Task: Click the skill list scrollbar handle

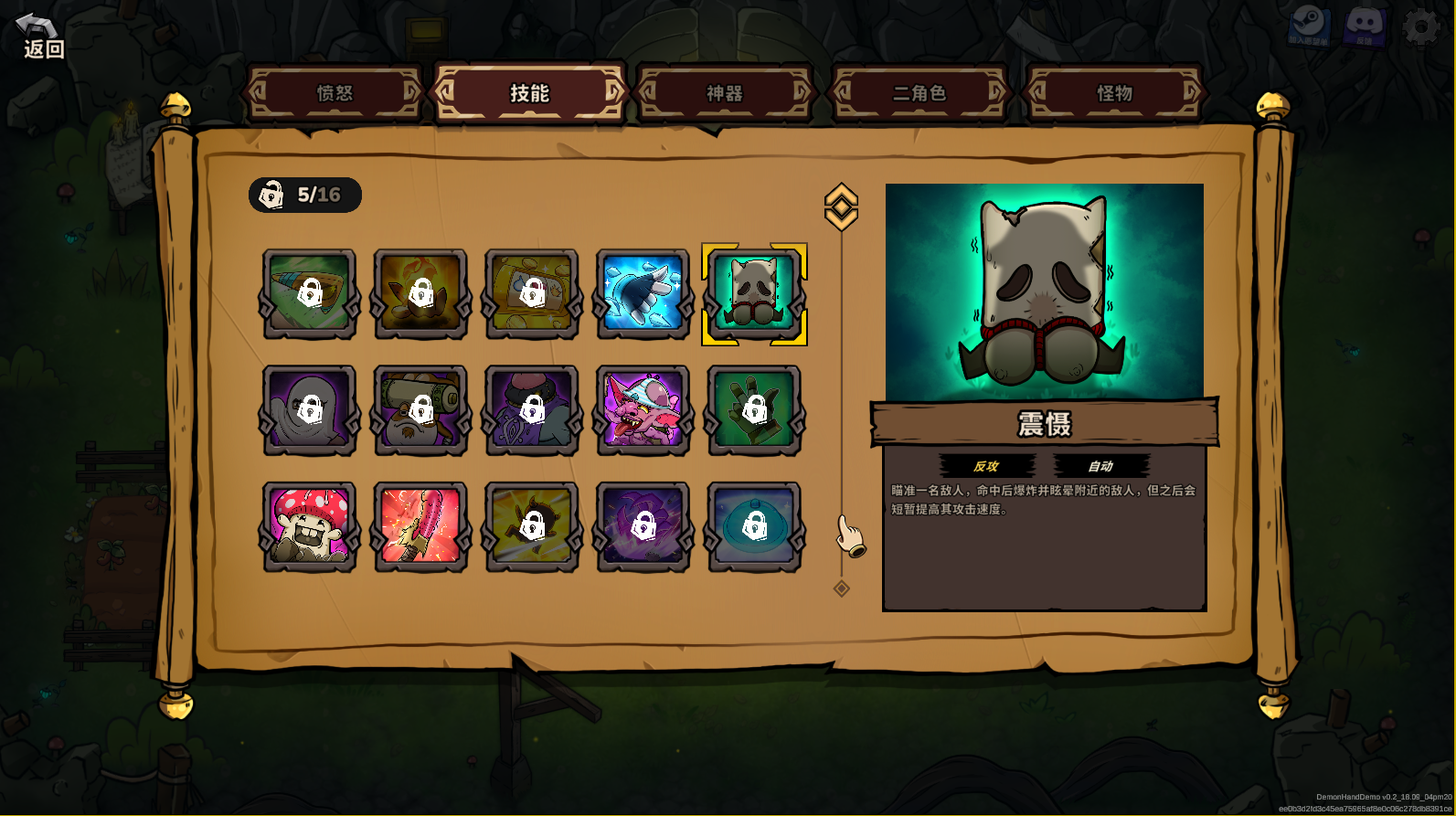Action: coord(841,207)
